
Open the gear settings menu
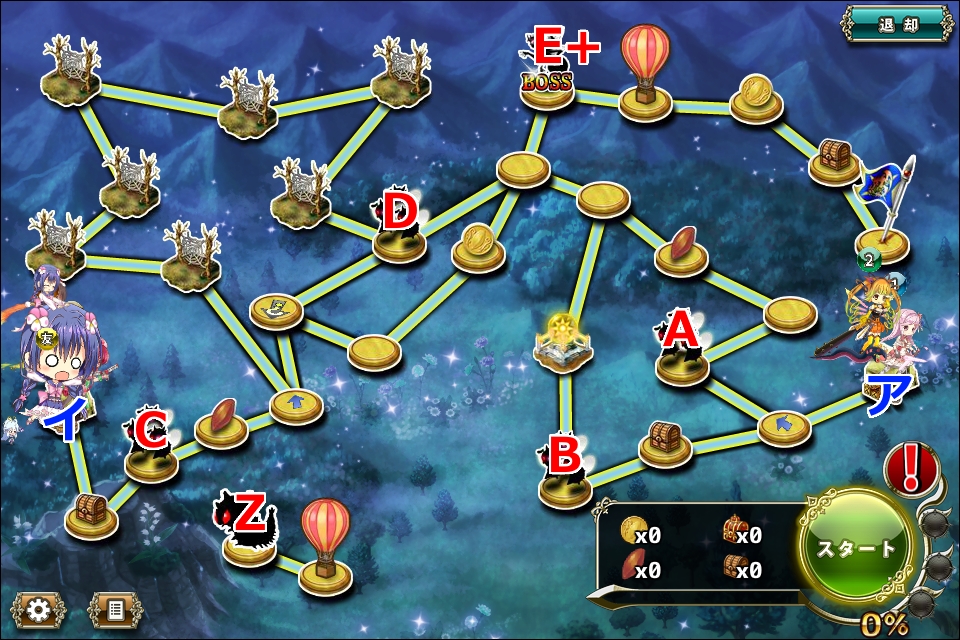[x=39, y=609]
